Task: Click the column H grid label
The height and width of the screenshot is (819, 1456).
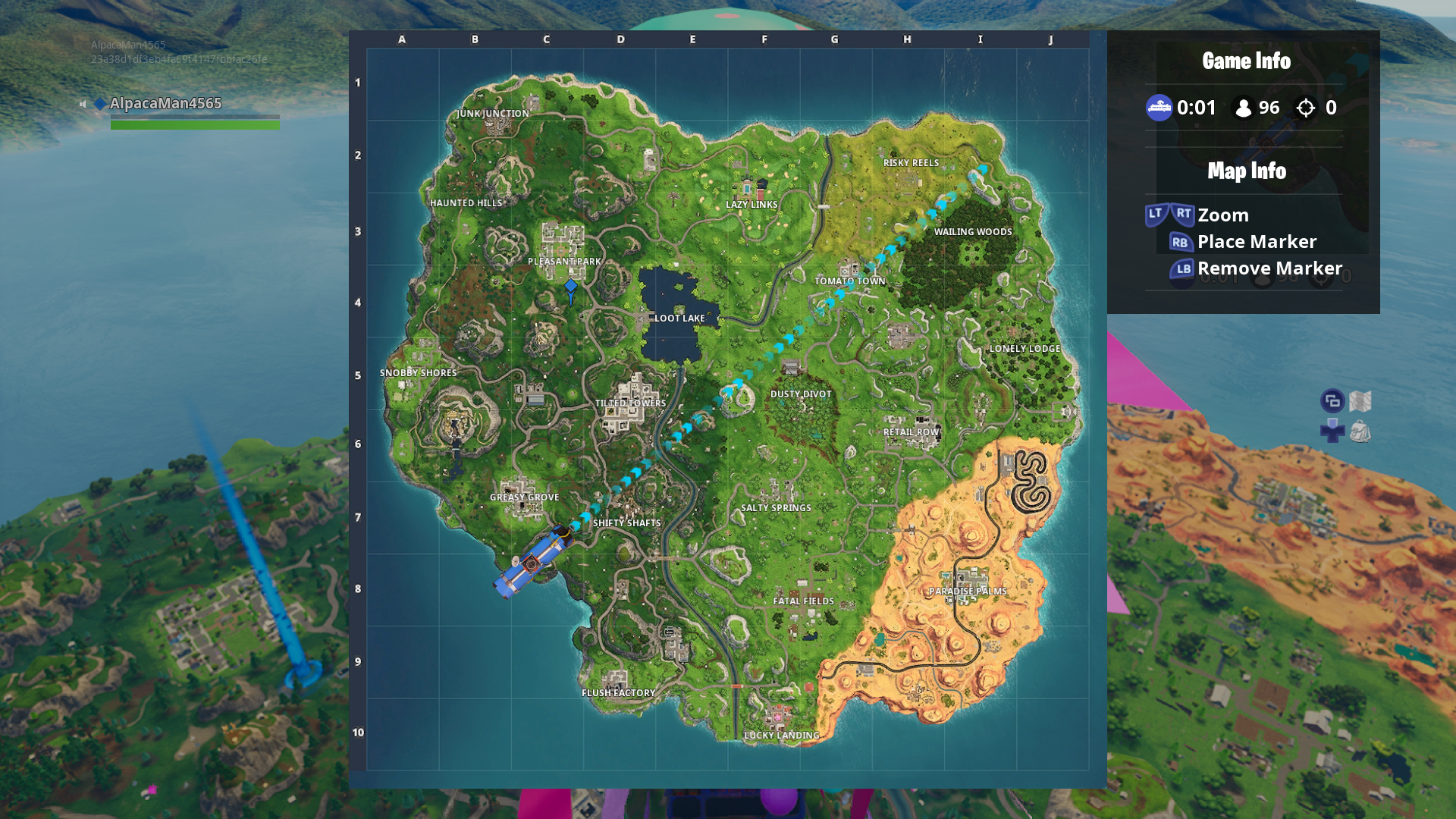Action: click(x=907, y=39)
